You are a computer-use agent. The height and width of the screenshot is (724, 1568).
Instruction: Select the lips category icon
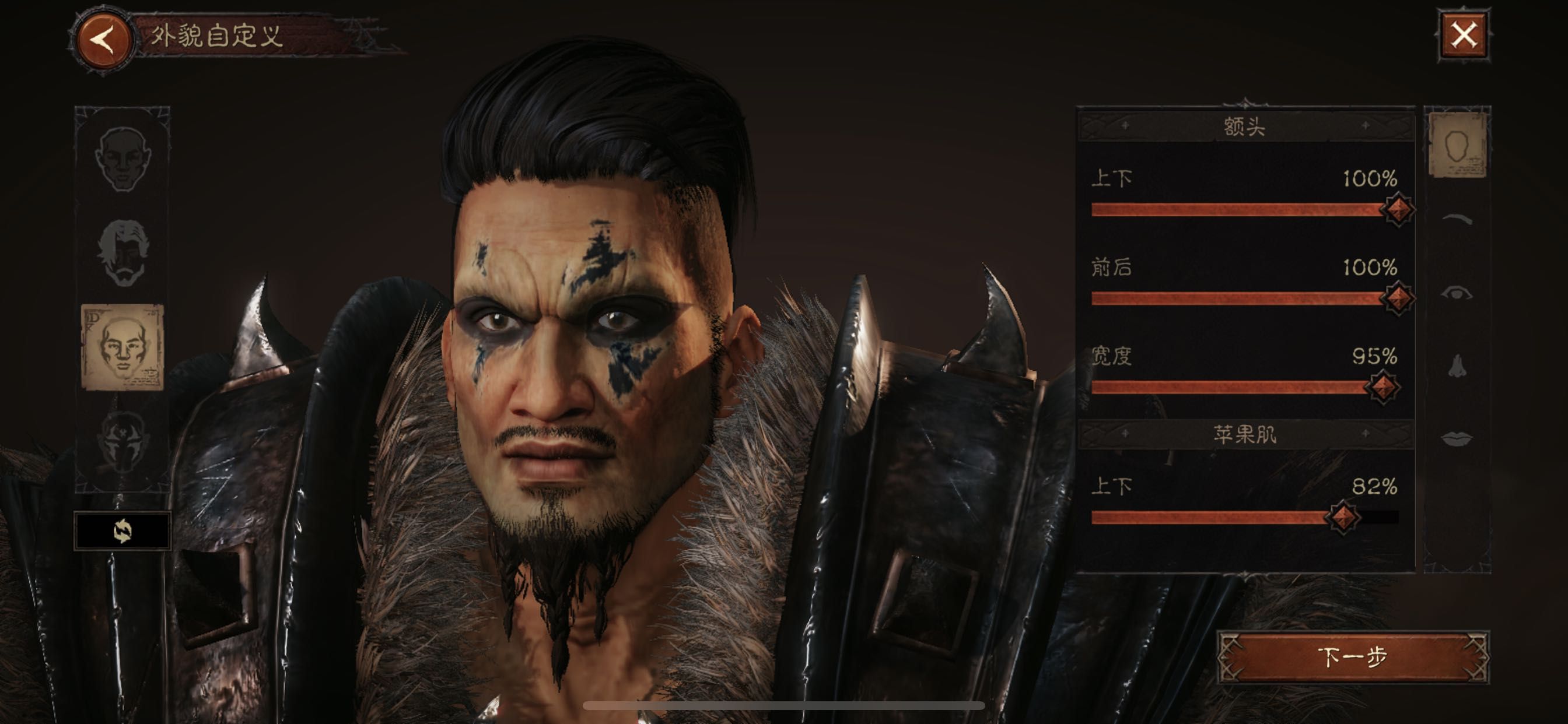coord(1457,438)
